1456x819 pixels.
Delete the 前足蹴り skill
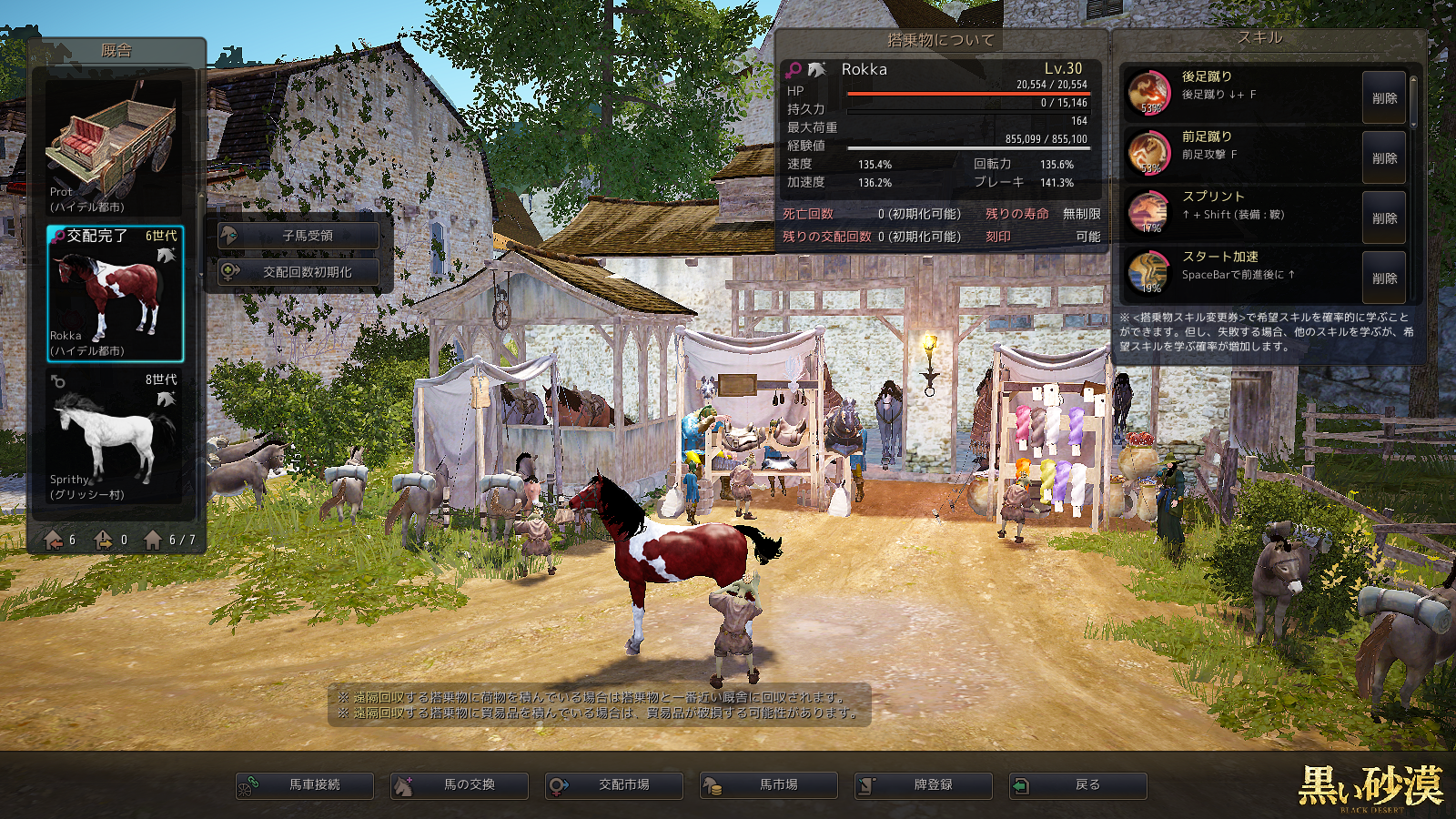click(x=1383, y=158)
